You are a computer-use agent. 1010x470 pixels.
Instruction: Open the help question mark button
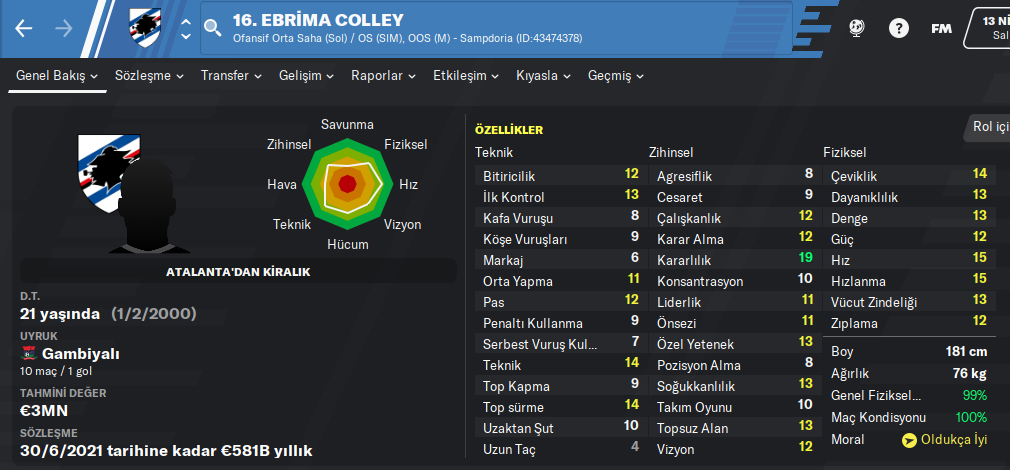pyautogui.click(x=898, y=28)
